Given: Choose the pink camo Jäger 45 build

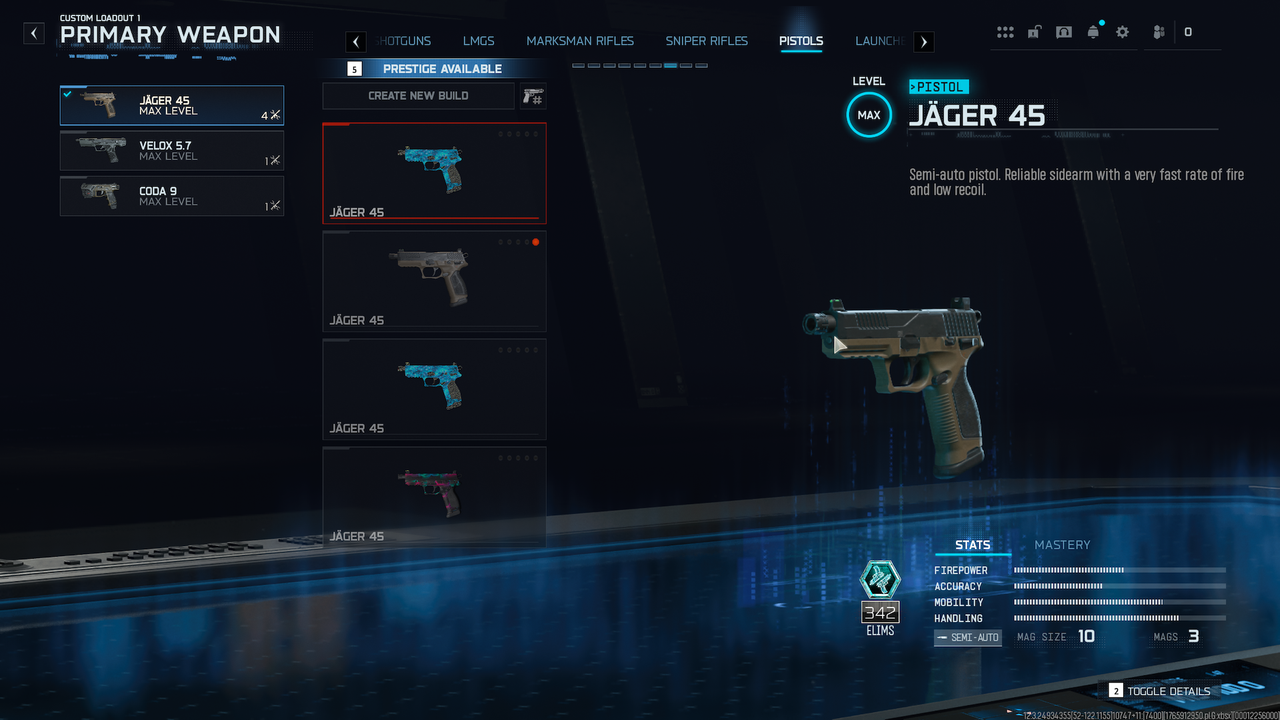Looking at the screenshot, I should tap(434, 497).
